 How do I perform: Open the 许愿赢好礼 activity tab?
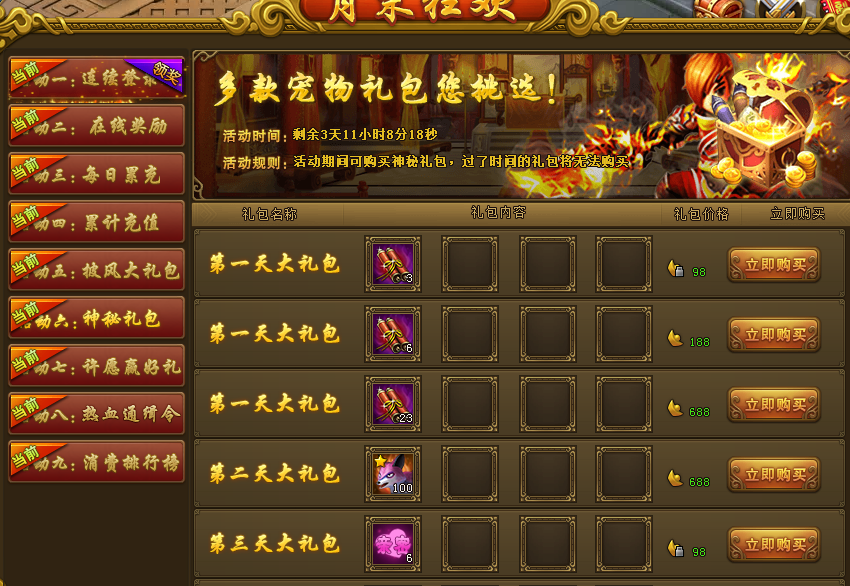click(97, 366)
